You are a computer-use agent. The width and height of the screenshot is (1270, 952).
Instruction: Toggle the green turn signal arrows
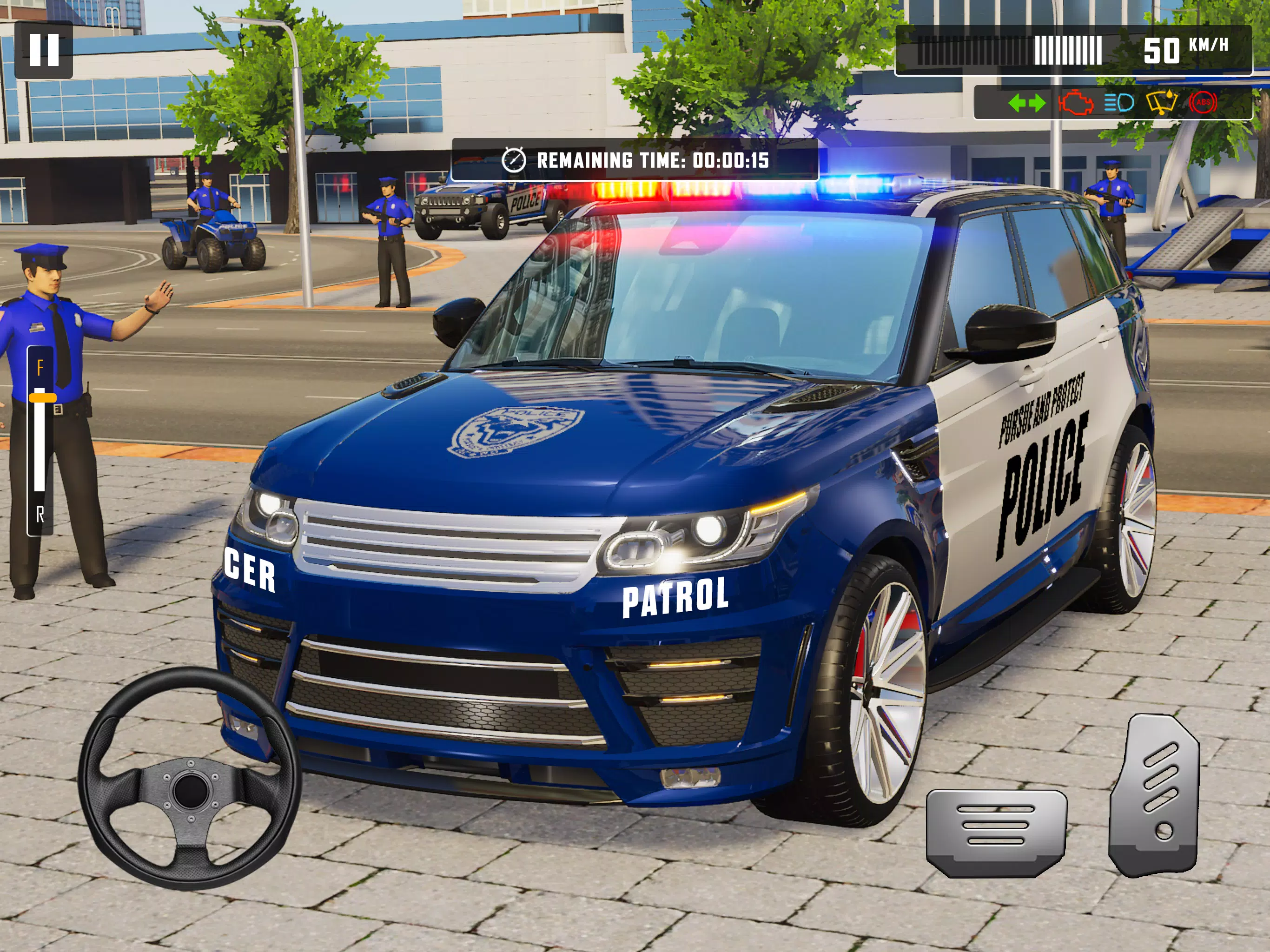[1026, 103]
